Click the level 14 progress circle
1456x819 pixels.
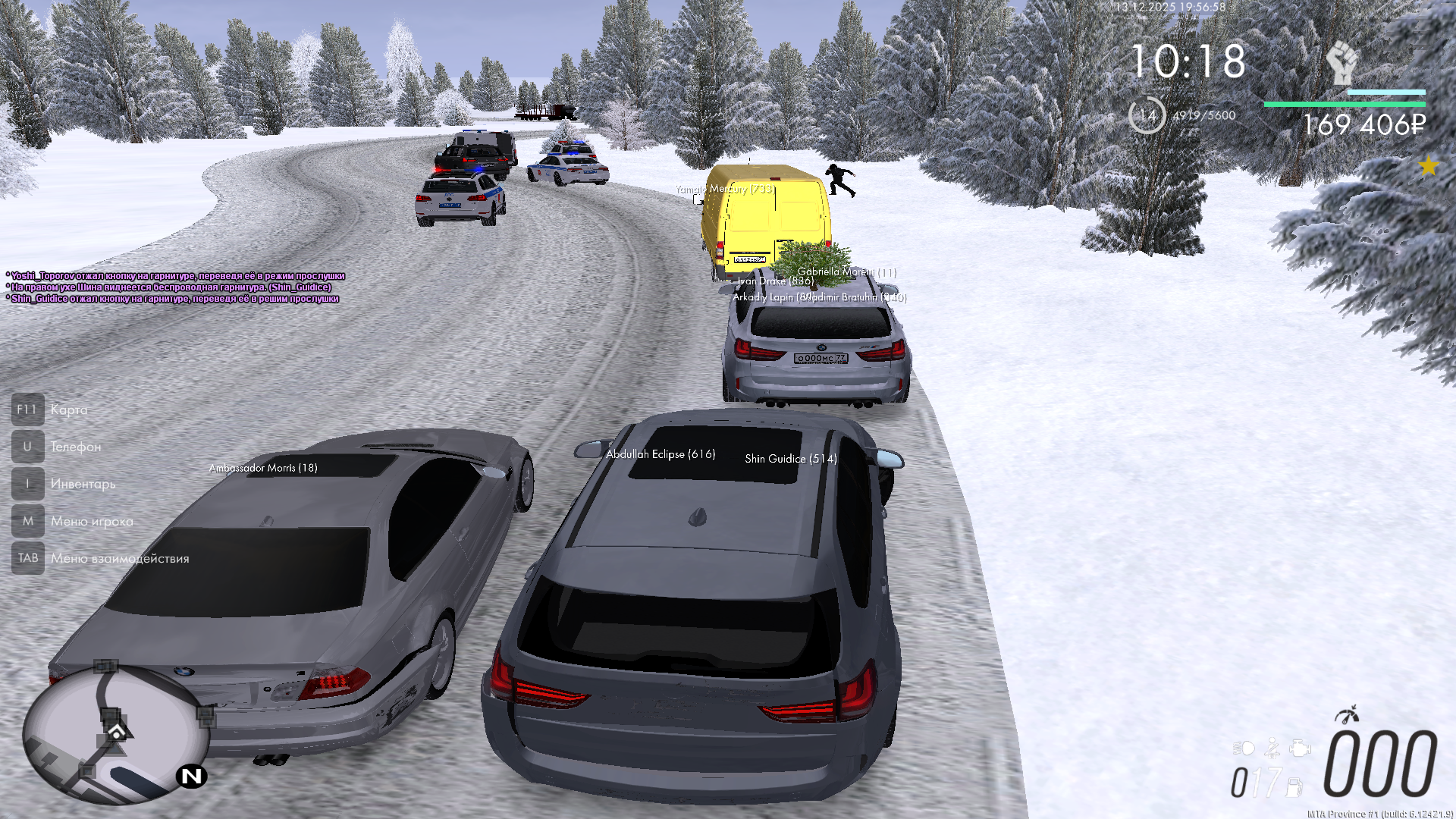[x=1147, y=115]
